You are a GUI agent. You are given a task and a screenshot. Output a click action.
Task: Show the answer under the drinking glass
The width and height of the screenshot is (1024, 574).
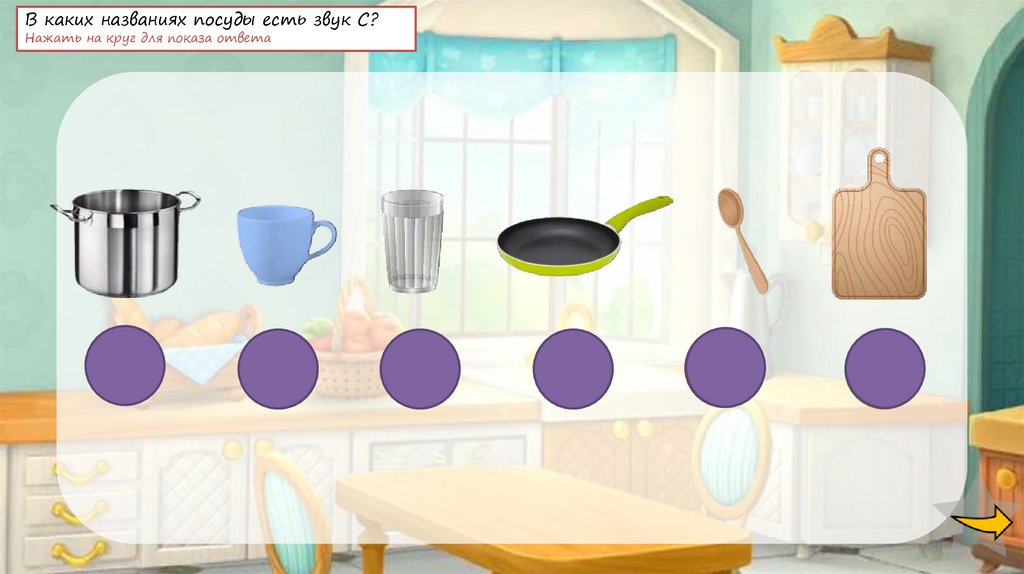point(420,368)
